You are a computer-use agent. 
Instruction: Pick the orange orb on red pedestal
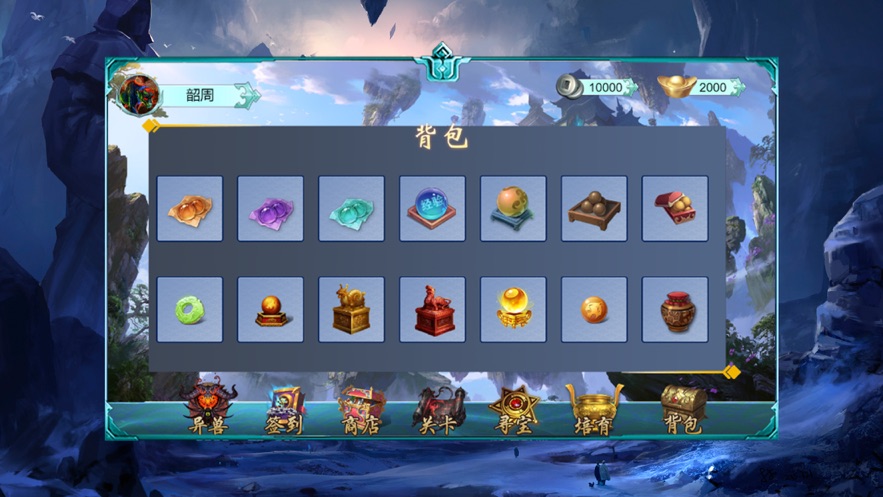click(x=270, y=309)
